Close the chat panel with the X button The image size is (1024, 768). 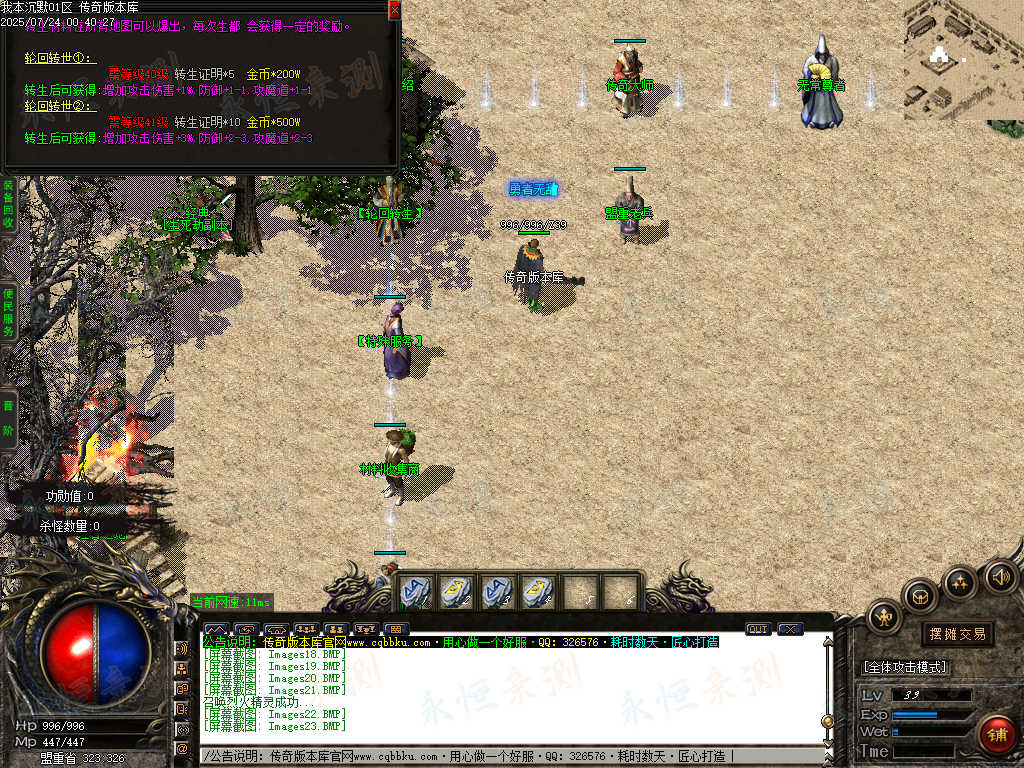pos(790,629)
